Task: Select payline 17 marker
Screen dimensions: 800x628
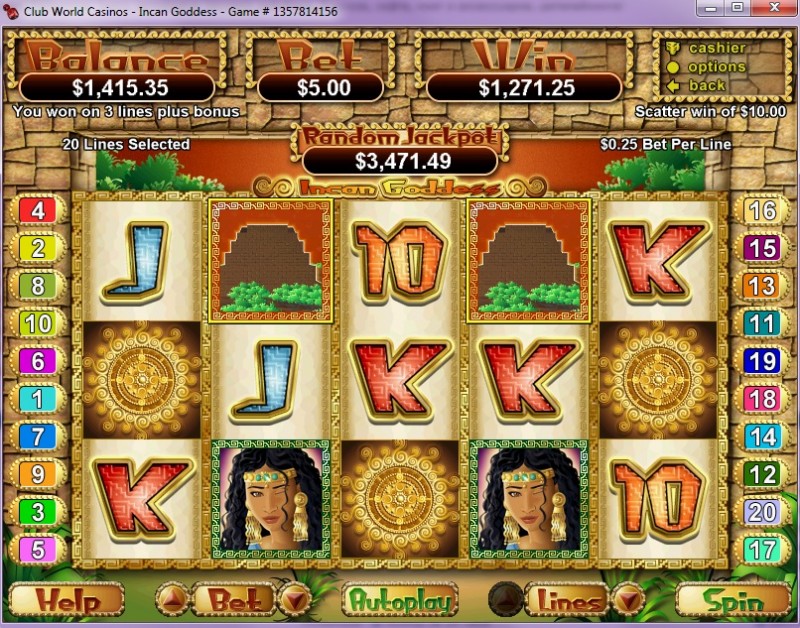Action: tap(762, 549)
